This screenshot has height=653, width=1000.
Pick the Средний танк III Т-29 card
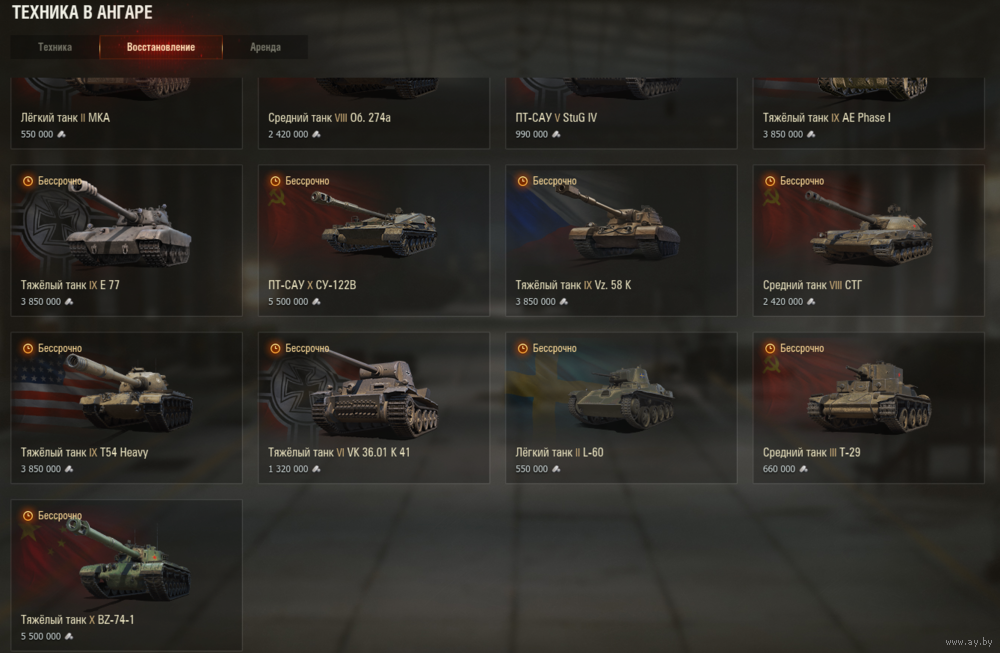pyautogui.click(x=868, y=407)
